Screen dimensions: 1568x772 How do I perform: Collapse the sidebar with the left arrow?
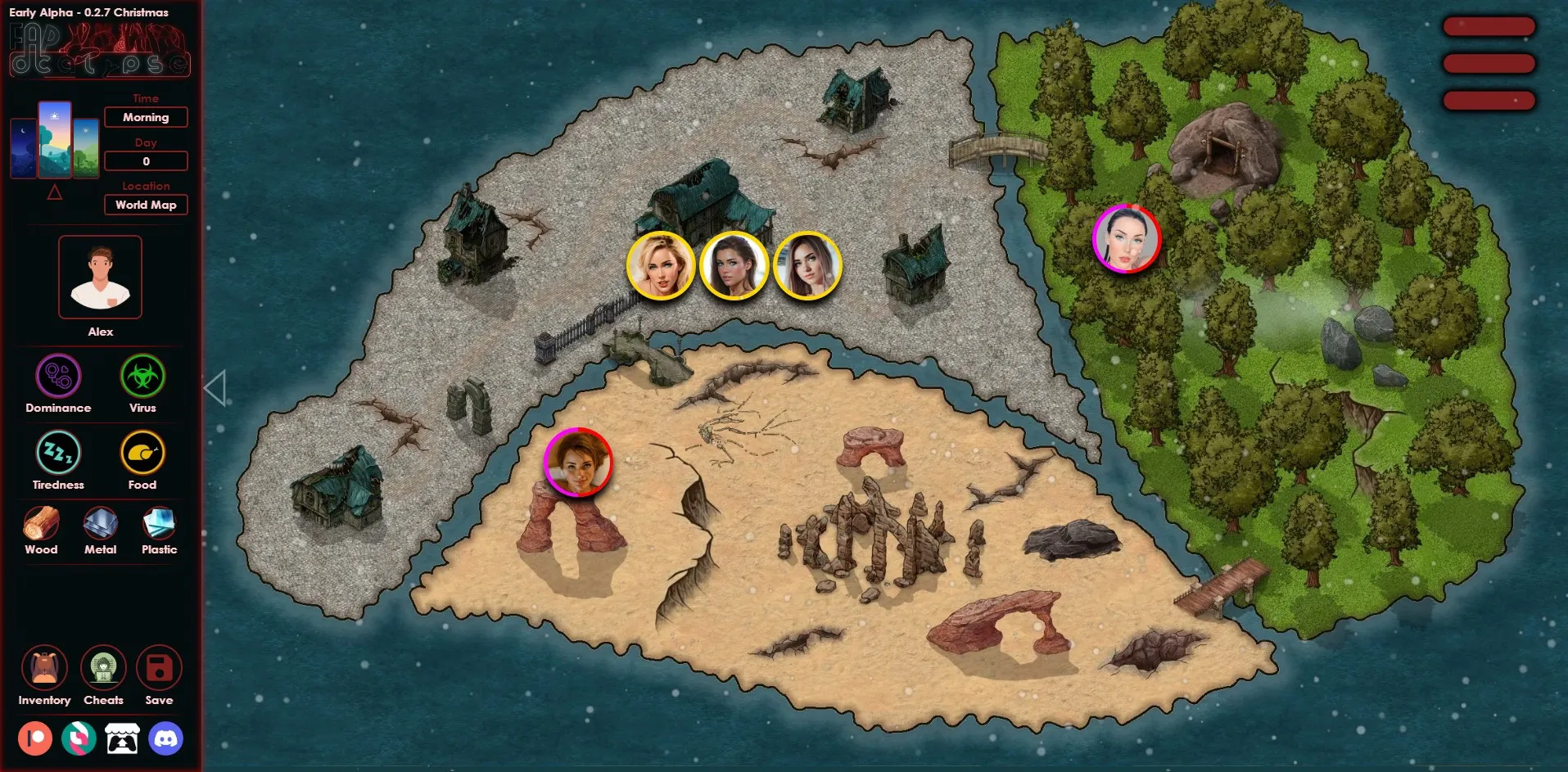click(215, 388)
